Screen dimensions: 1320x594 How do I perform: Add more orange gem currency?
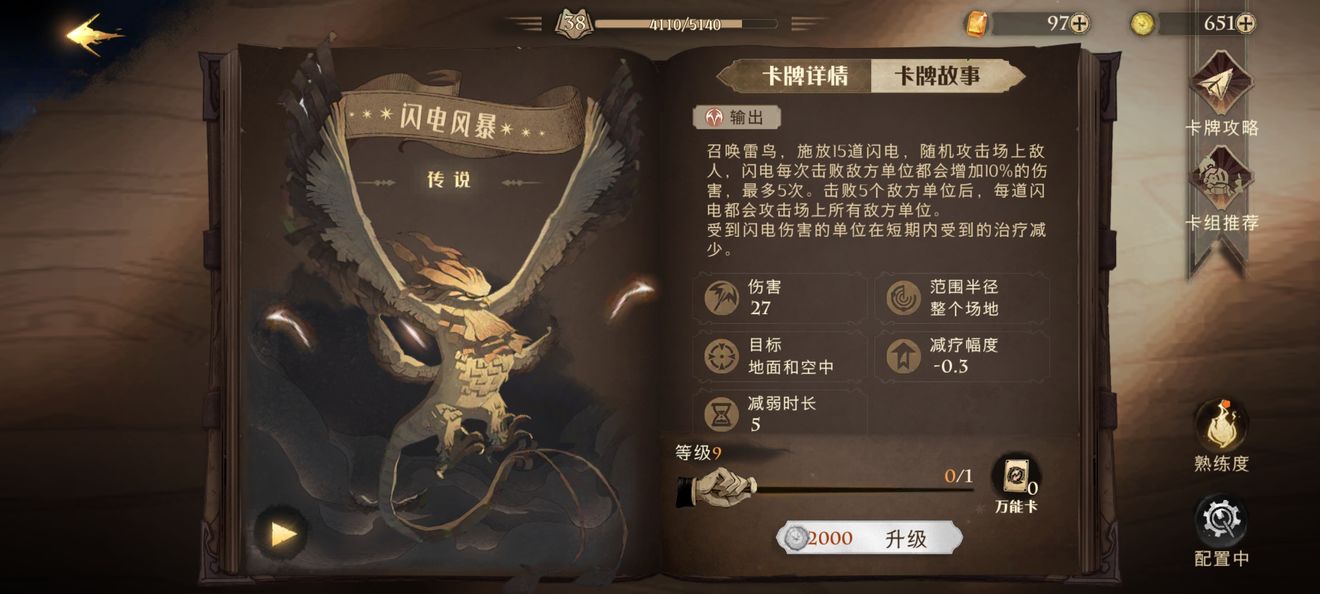[x=1080, y=24]
